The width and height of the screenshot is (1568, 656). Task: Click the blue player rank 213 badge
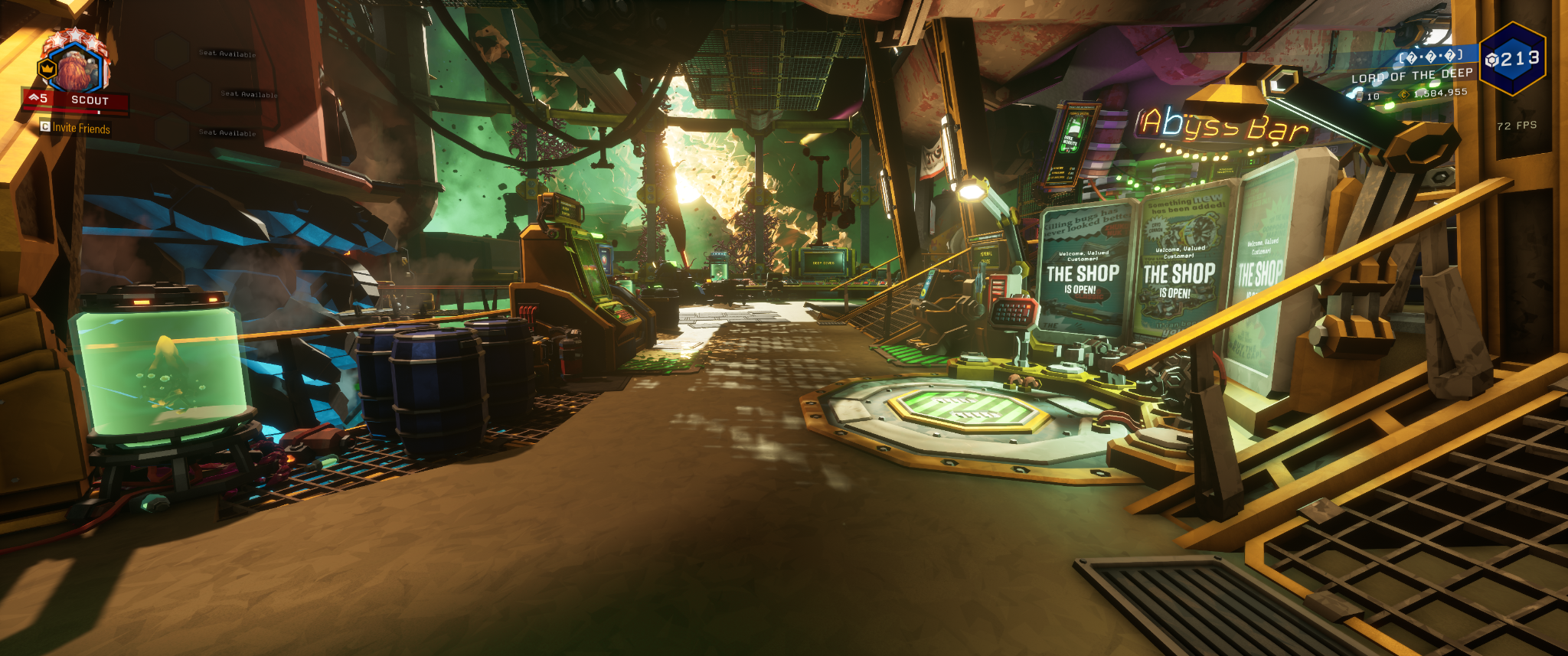pyautogui.click(x=1511, y=59)
